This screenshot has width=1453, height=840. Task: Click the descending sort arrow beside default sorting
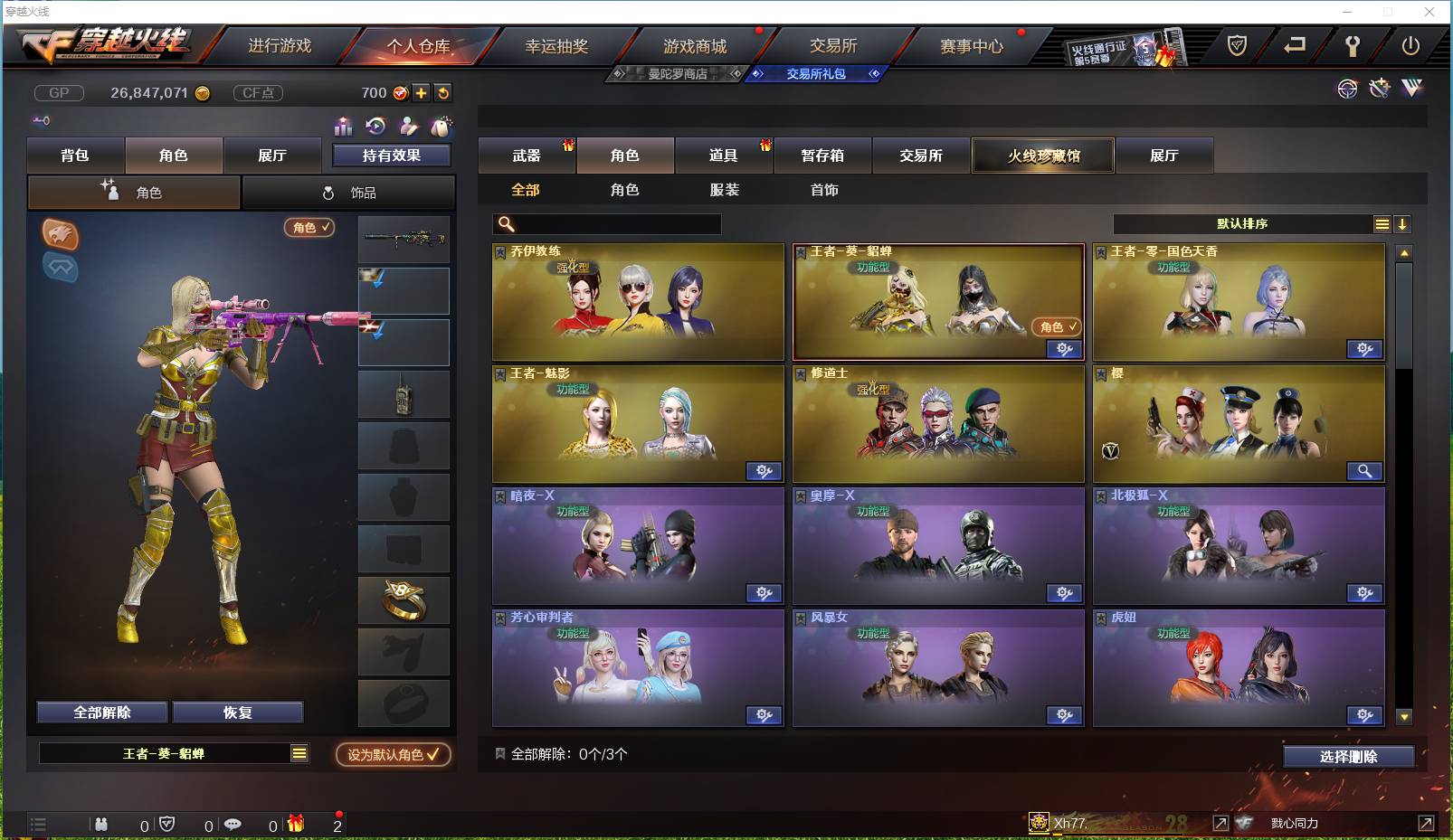click(x=1402, y=223)
